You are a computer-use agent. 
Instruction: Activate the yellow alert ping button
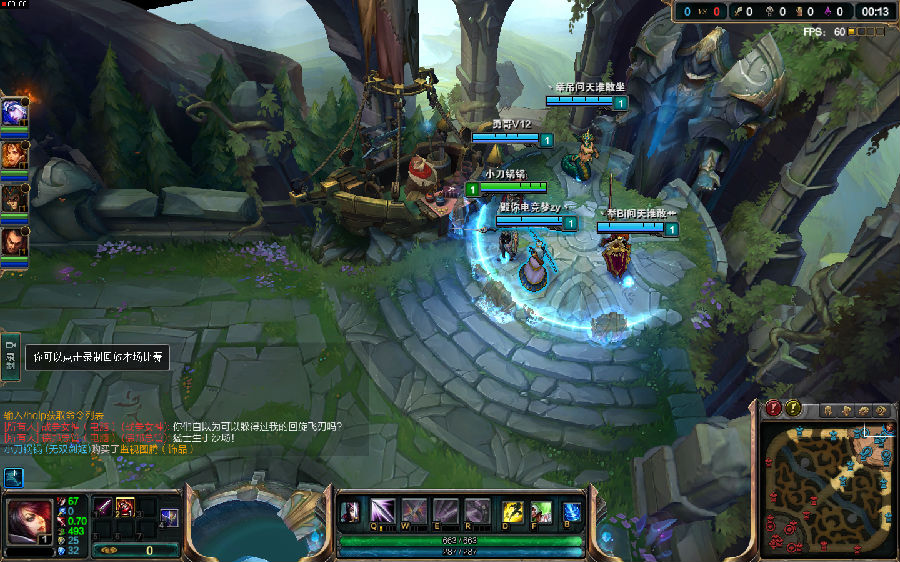point(793,408)
